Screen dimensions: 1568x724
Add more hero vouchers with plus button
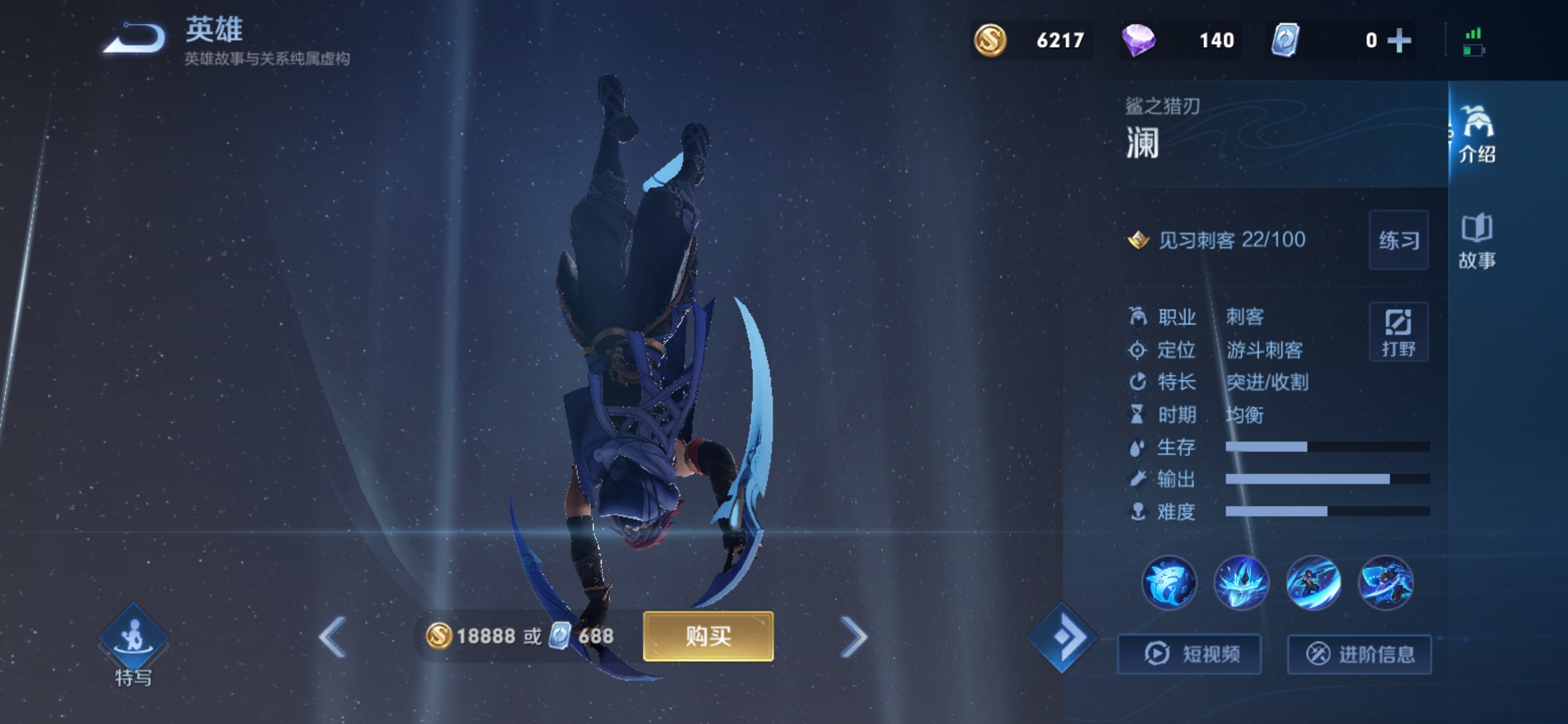tap(1399, 40)
